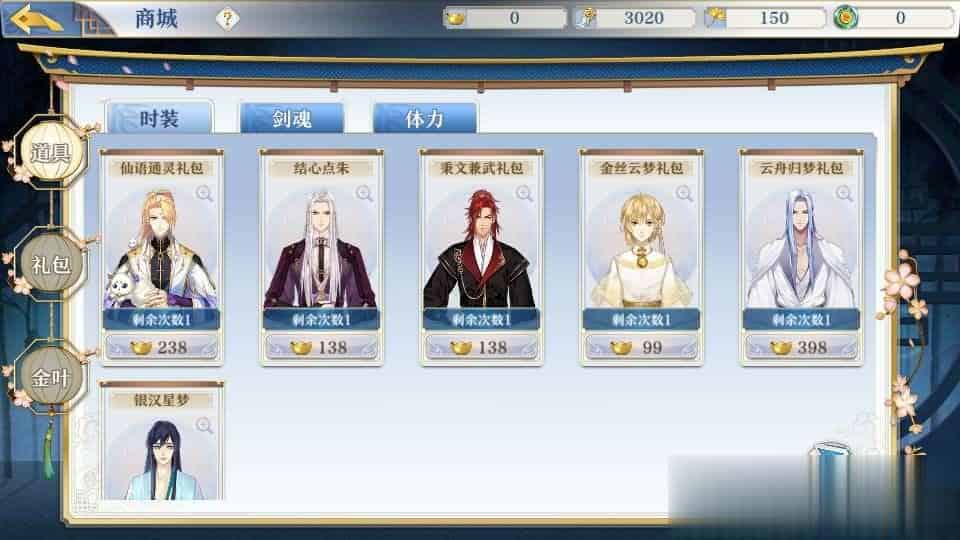This screenshot has width=960, height=540.
Task: Choose the 结心点朱 outfit card
Action: point(321,245)
